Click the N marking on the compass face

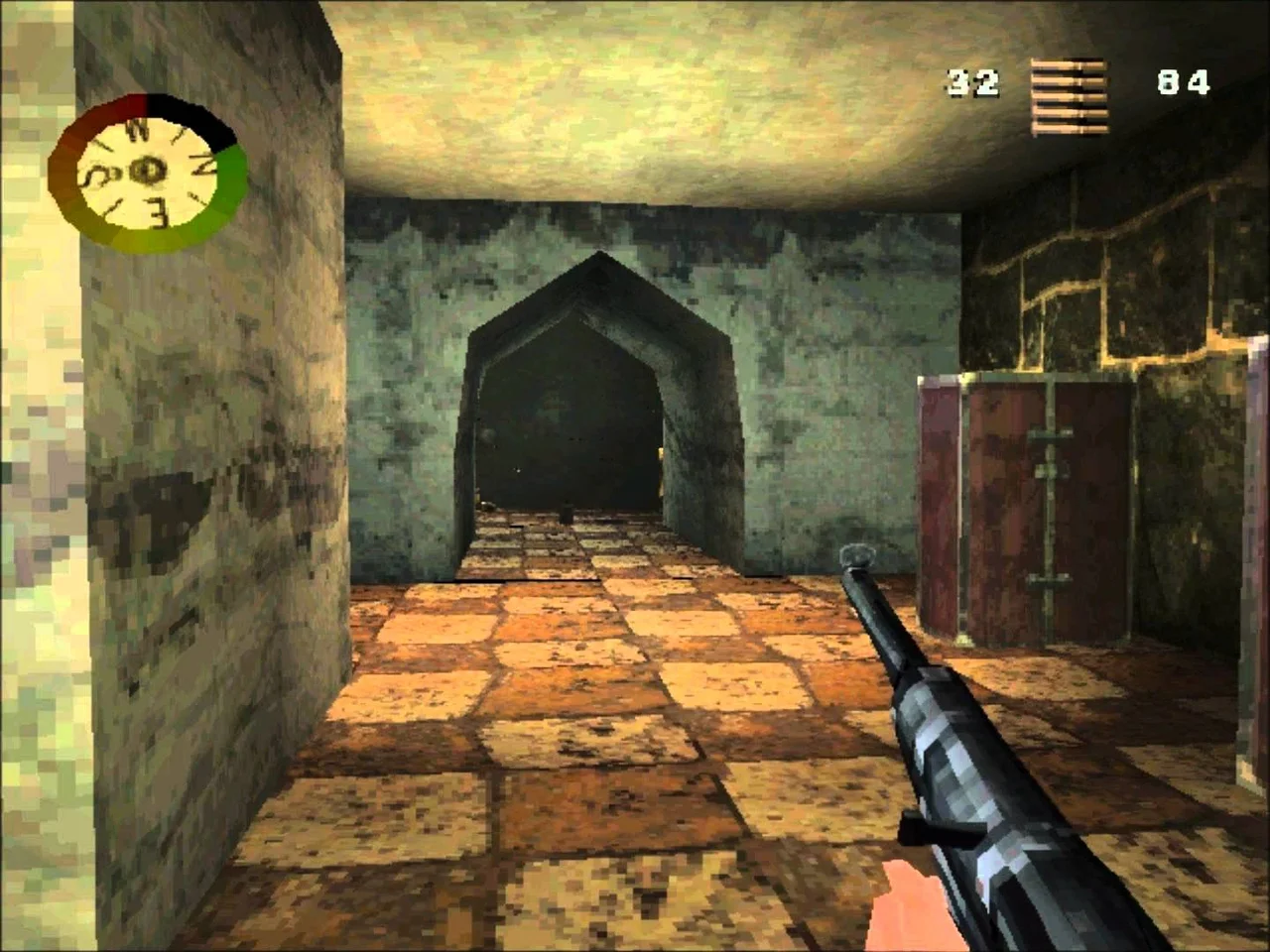tap(138, 130)
